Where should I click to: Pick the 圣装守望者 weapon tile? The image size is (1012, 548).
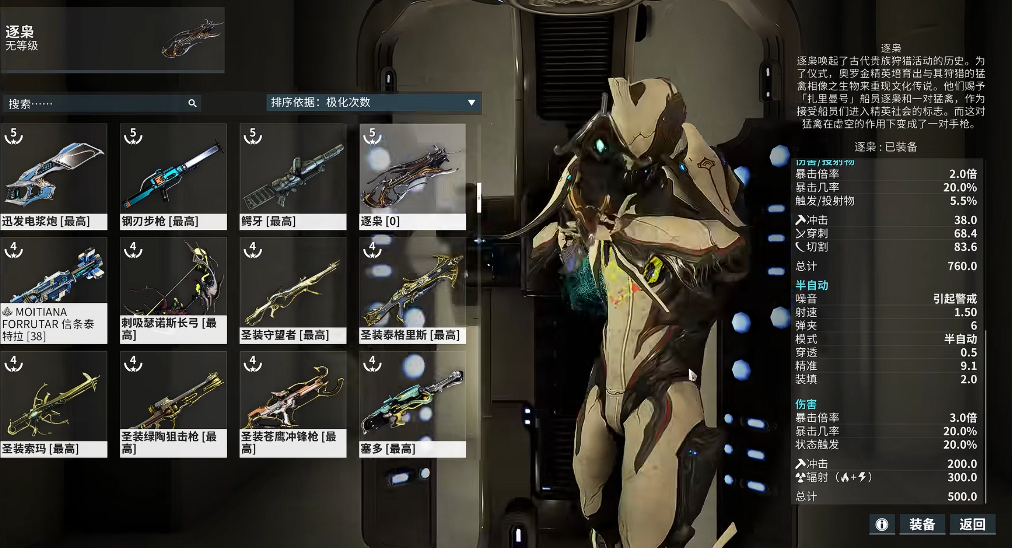[x=293, y=290]
